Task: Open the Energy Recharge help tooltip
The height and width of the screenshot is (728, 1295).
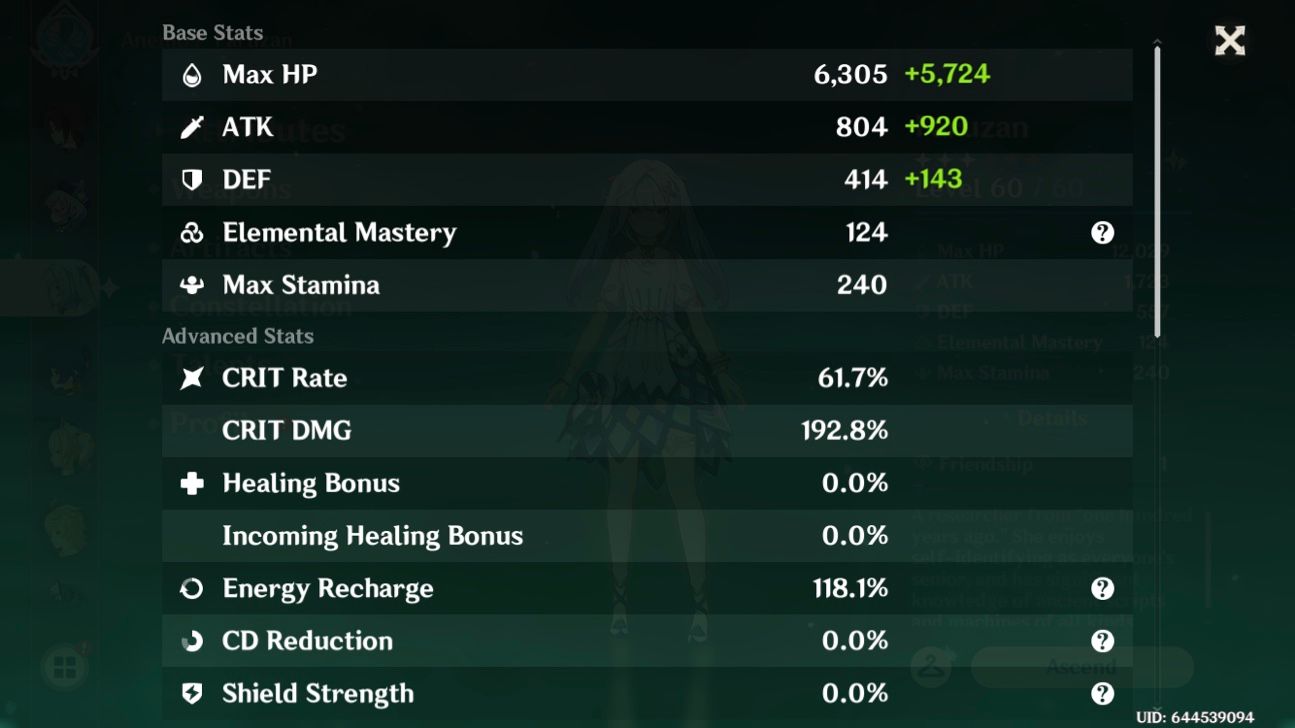Action: click(1103, 588)
